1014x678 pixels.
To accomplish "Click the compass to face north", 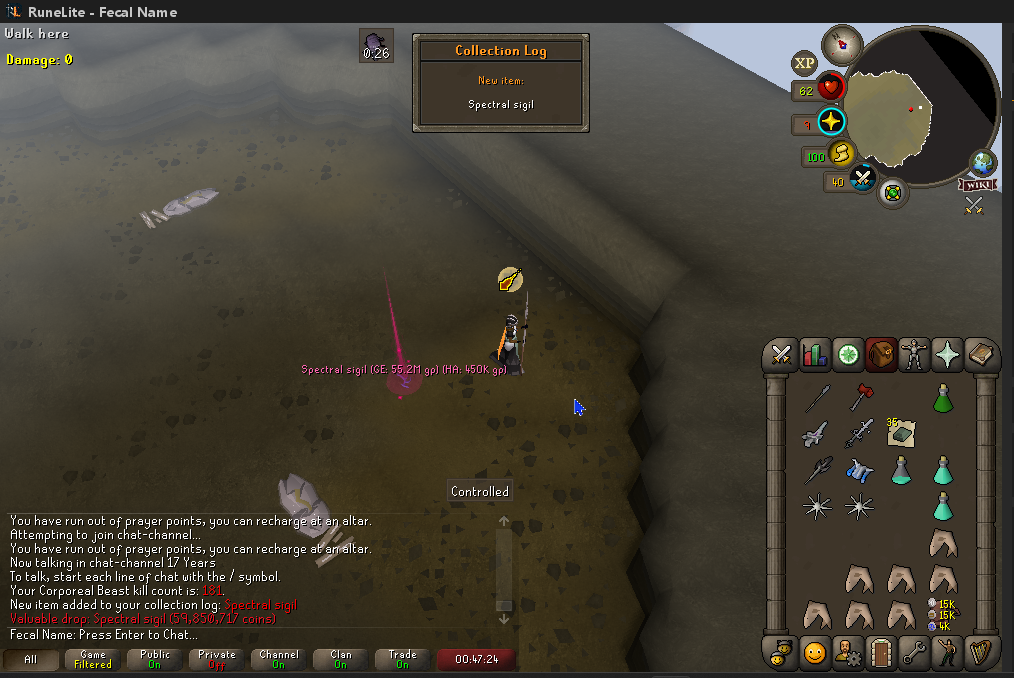I will [842, 44].
